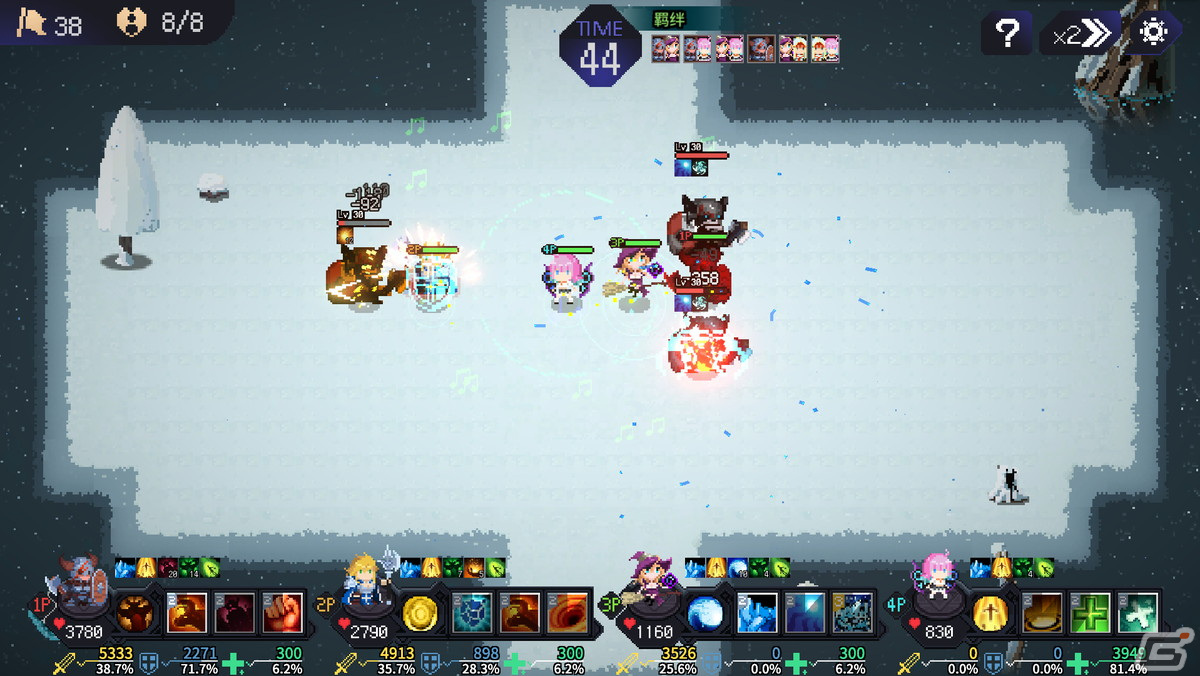Trigger 2P's orange swirling vortex skill
This screenshot has width=1200, height=676.
(x=567, y=613)
